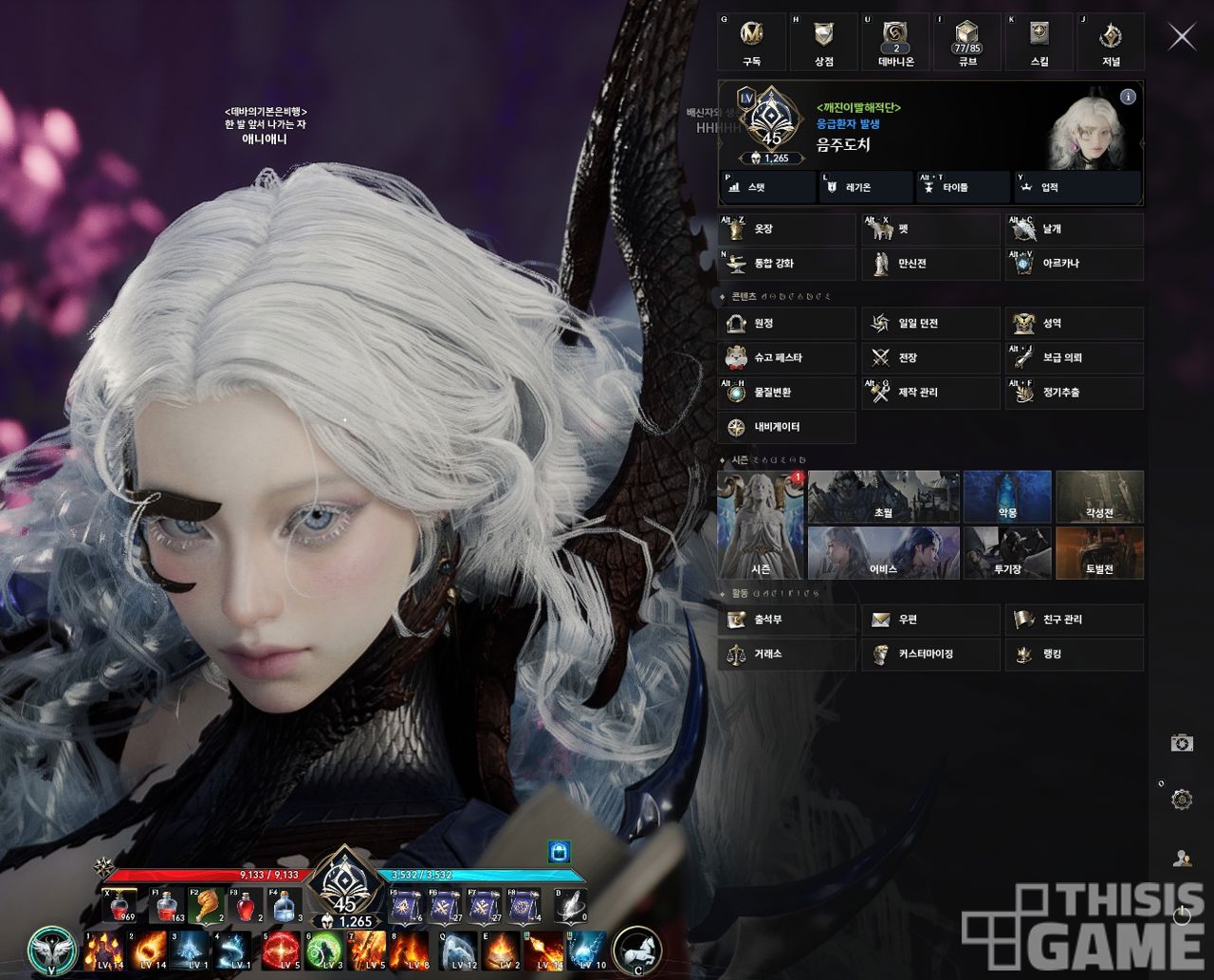This screenshot has width=1214, height=980.
Task: Check the 우편 mailbox
Action: point(930,619)
